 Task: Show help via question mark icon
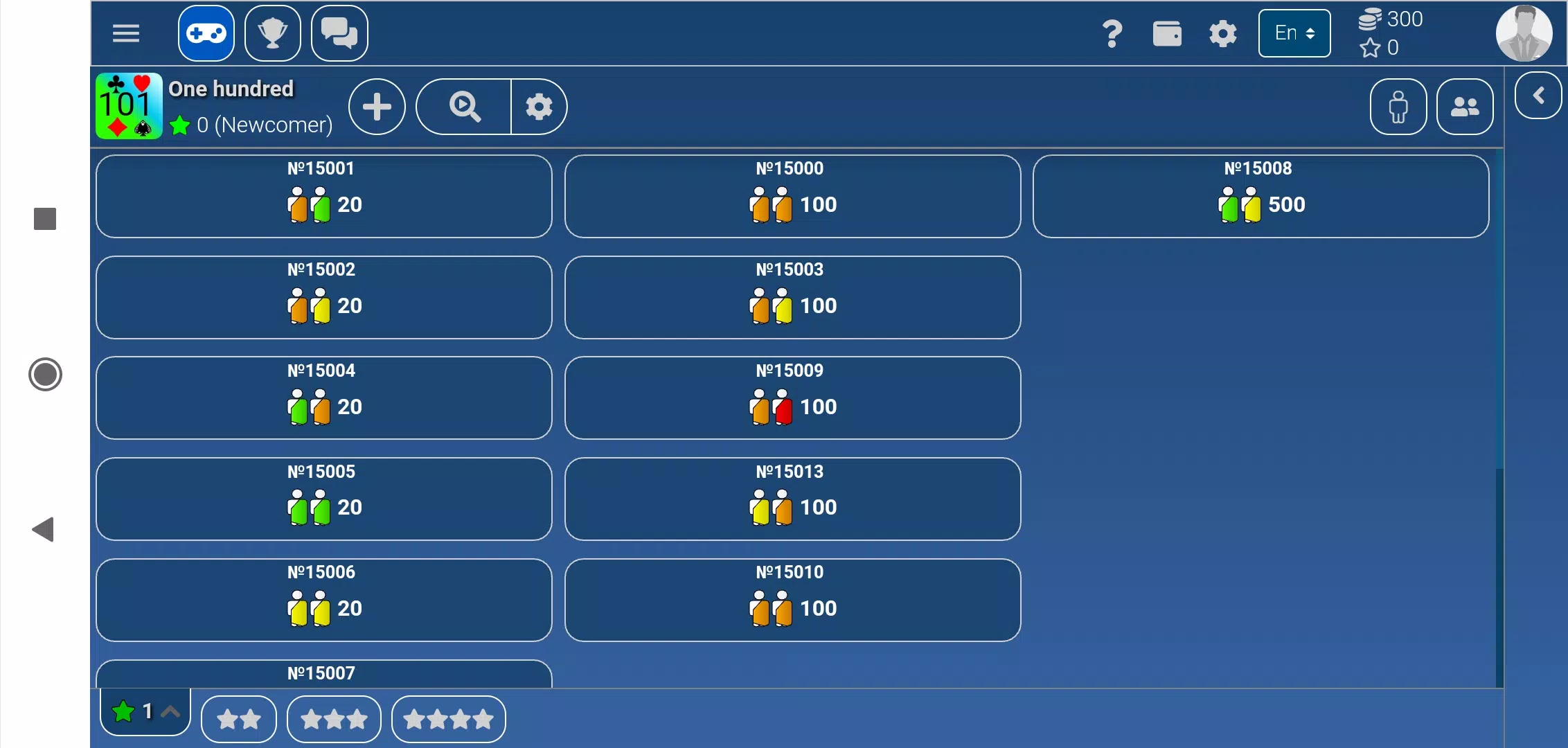click(1112, 33)
